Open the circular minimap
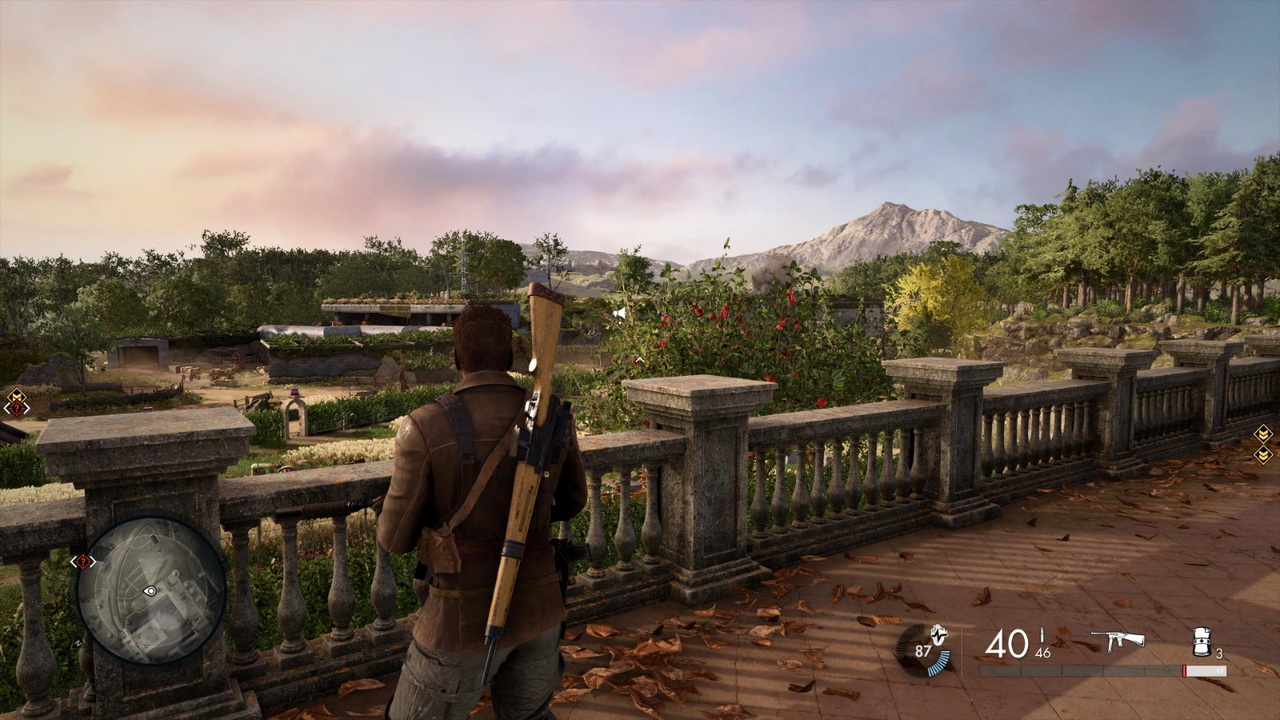 click(x=151, y=590)
